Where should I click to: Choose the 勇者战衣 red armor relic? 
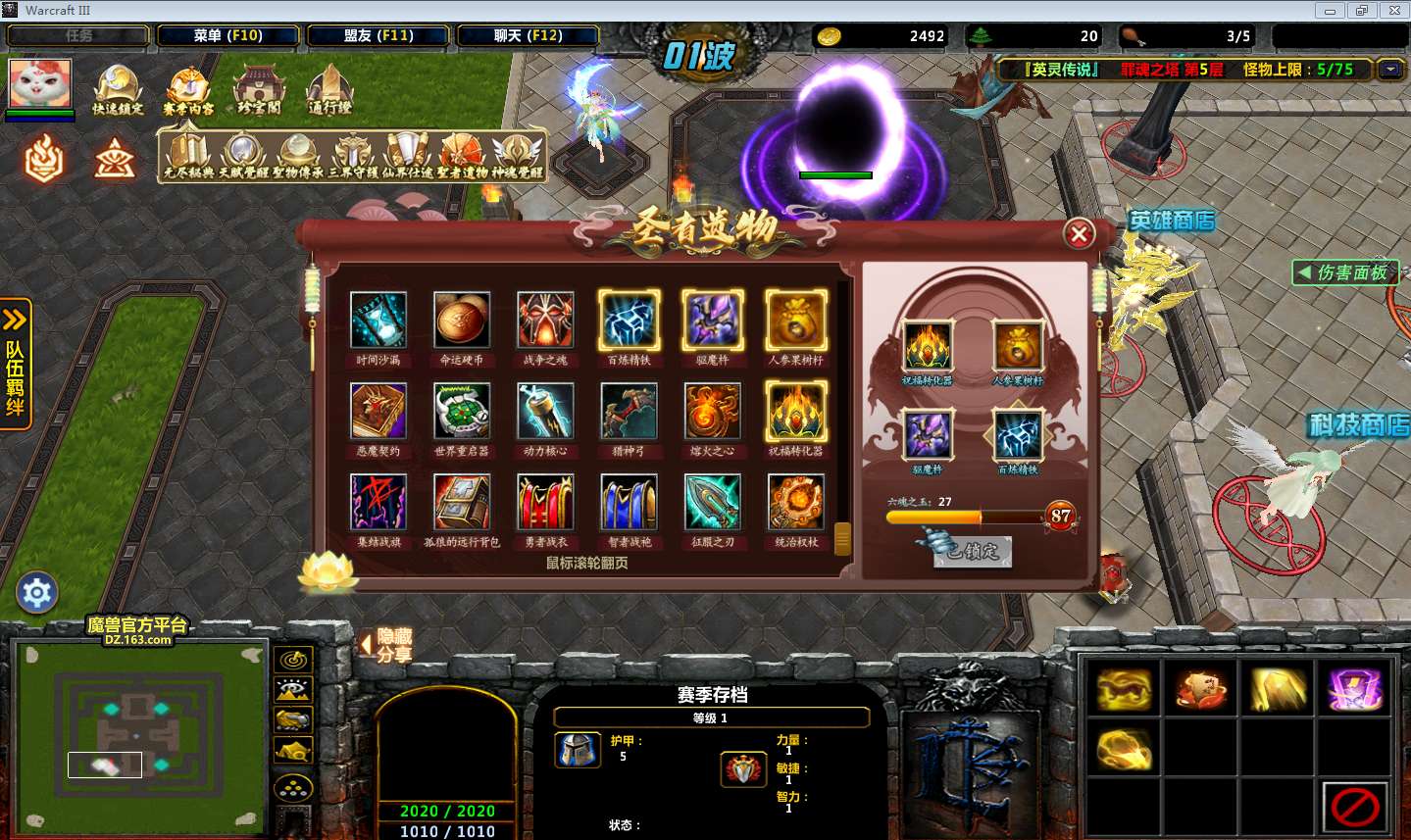pyautogui.click(x=545, y=502)
